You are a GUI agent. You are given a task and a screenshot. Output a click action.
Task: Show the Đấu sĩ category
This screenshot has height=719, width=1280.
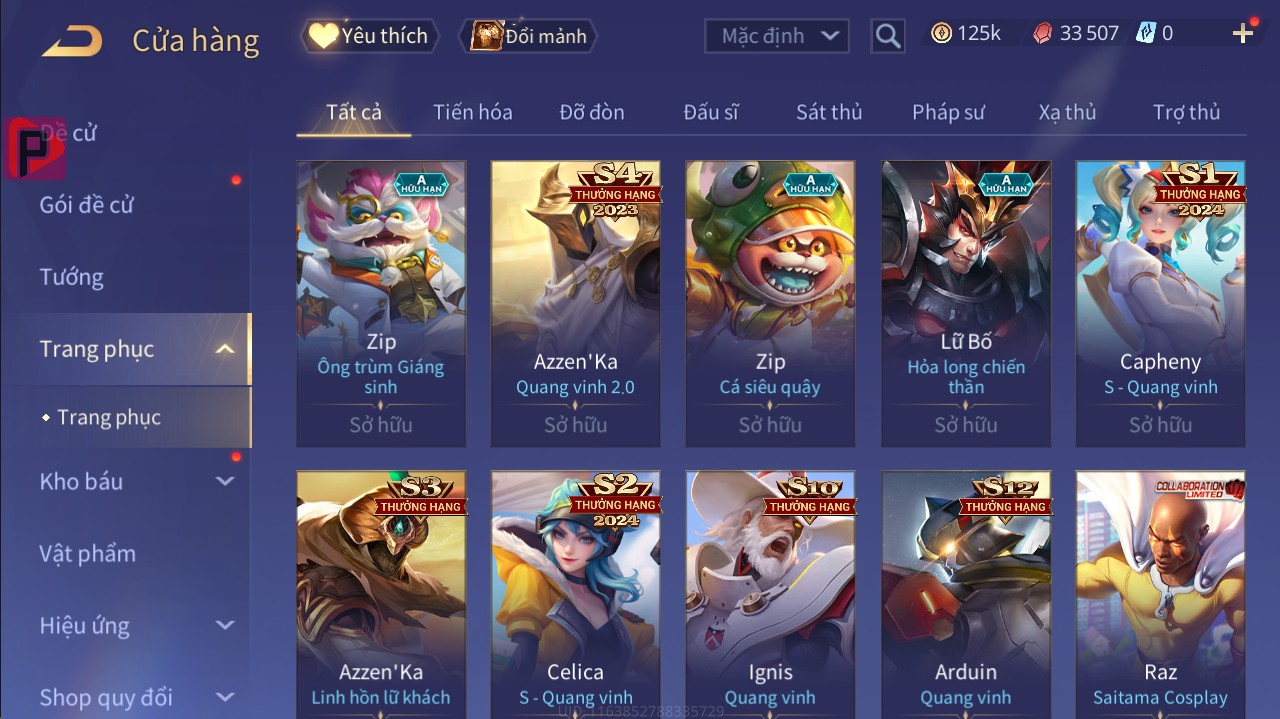tap(711, 112)
